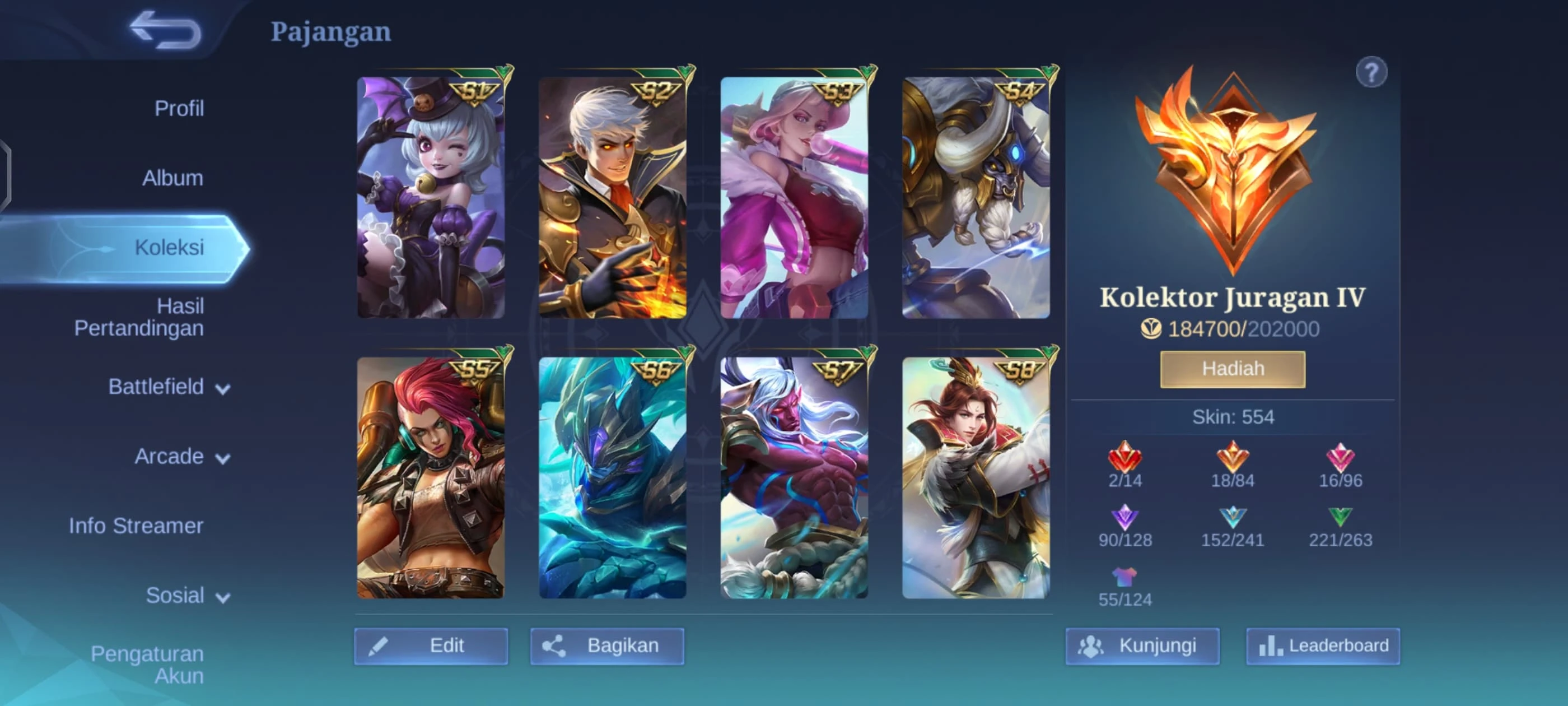Open Hasil Pertandingan section
This screenshot has width=1568, height=706.
[139, 317]
